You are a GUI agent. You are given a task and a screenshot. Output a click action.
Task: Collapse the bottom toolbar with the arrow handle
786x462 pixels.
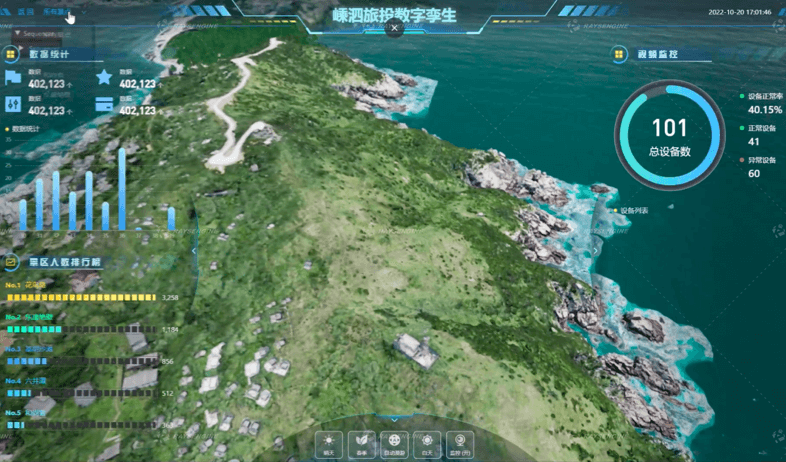click(395, 419)
